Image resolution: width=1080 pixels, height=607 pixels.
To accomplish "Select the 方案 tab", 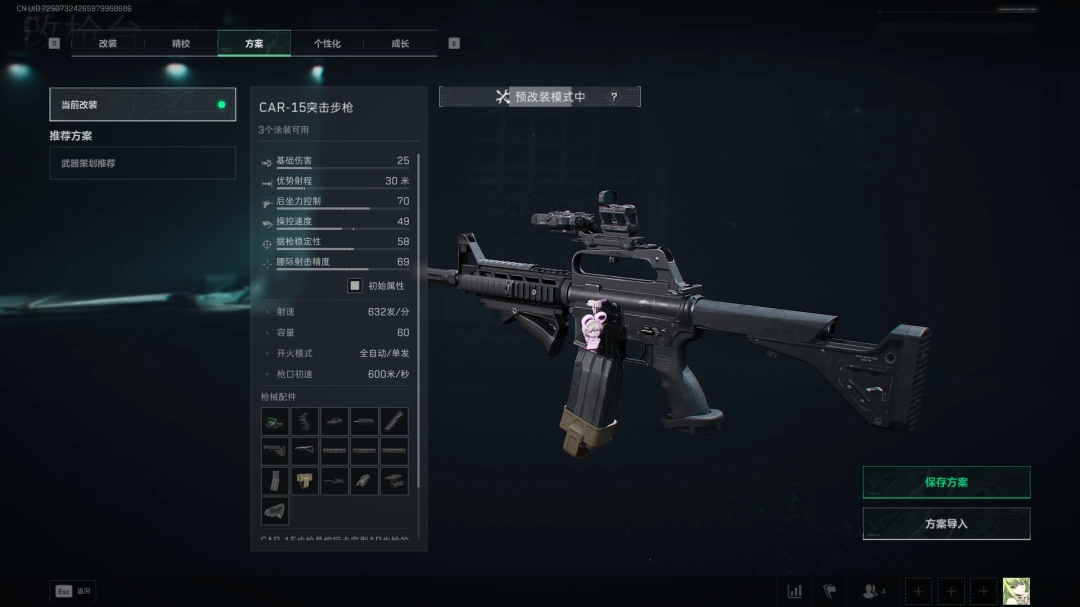I will [x=254, y=44].
